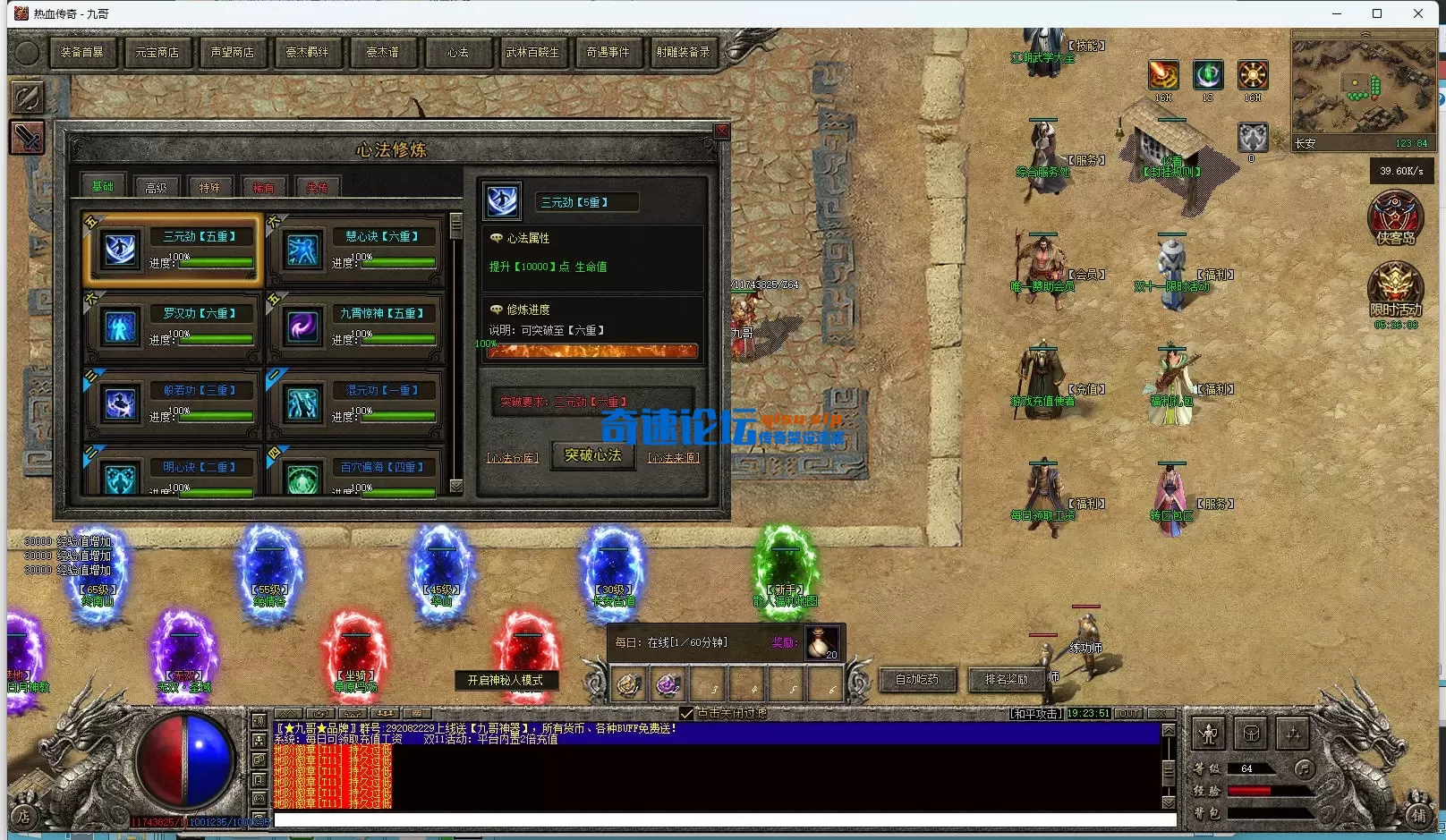
Task: Switch to the 高级 tab
Action: click(x=156, y=188)
